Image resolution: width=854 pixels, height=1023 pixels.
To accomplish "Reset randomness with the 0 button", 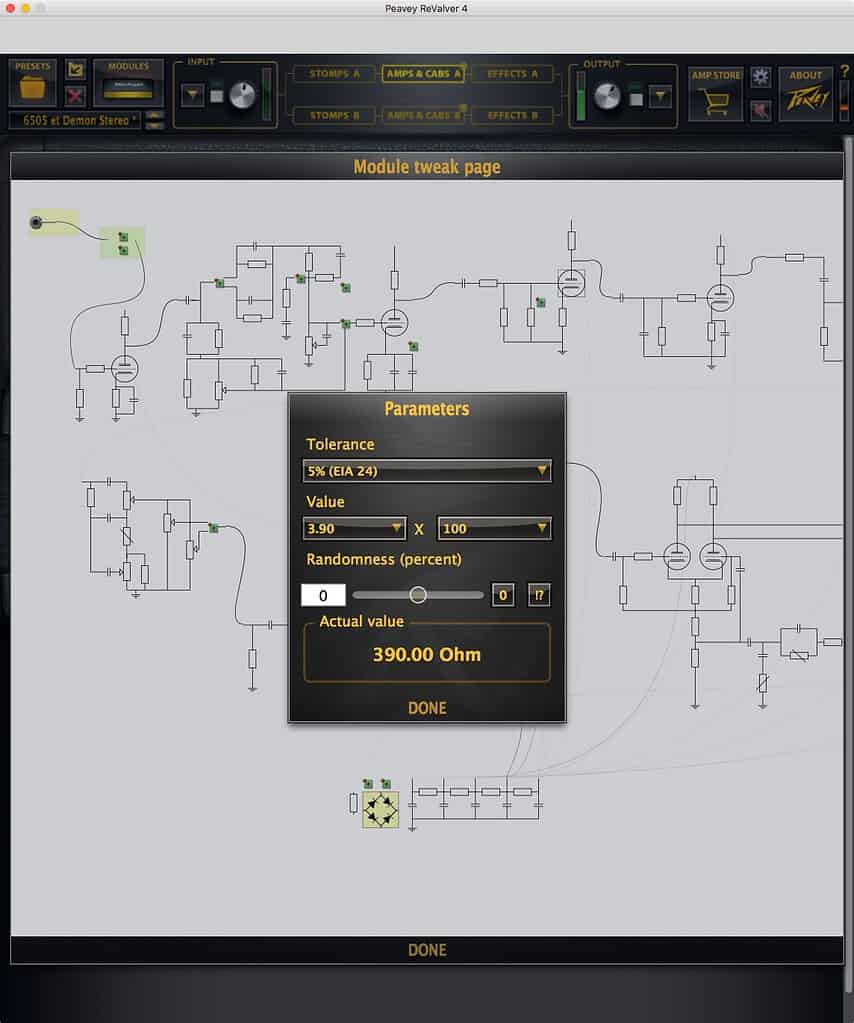I will [503, 596].
